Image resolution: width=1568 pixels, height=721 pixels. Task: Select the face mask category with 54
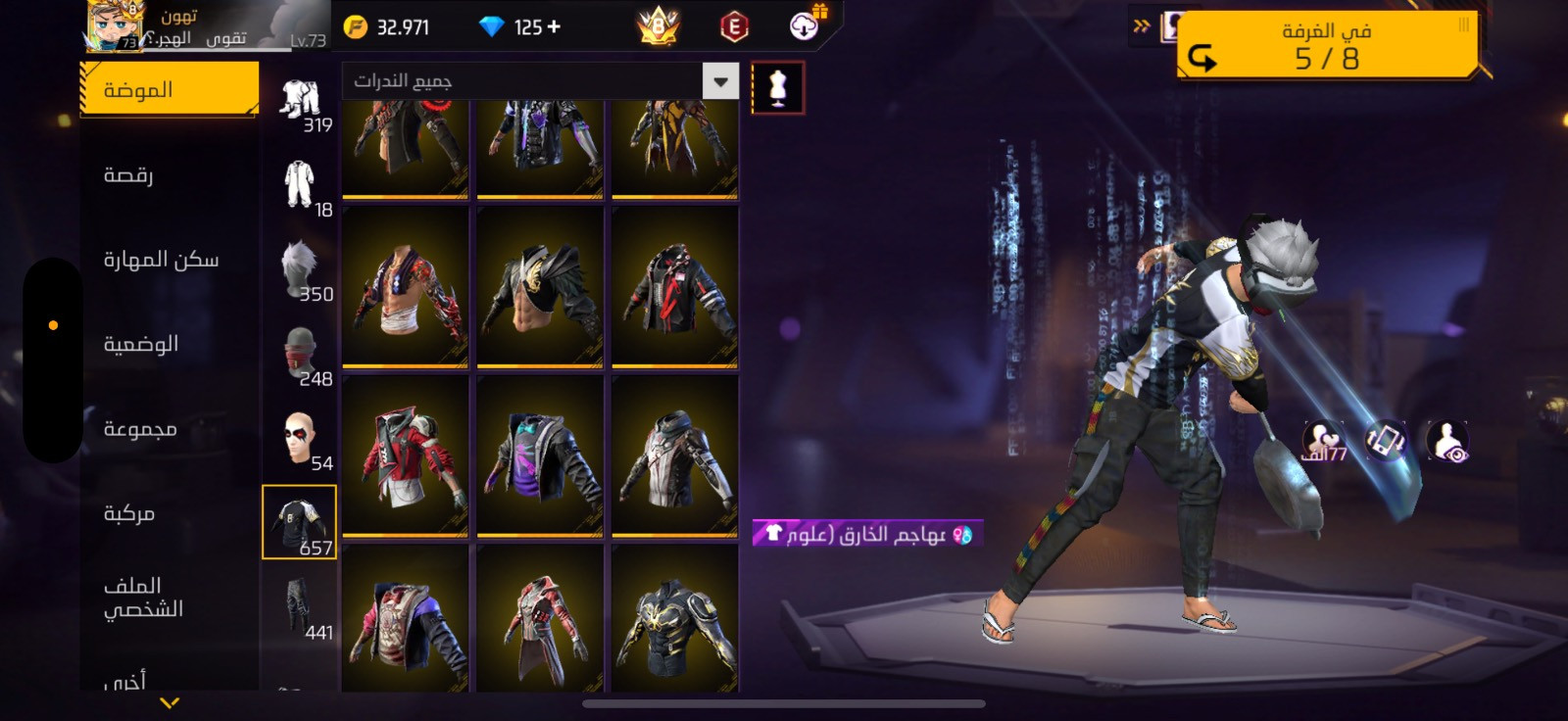(x=301, y=440)
